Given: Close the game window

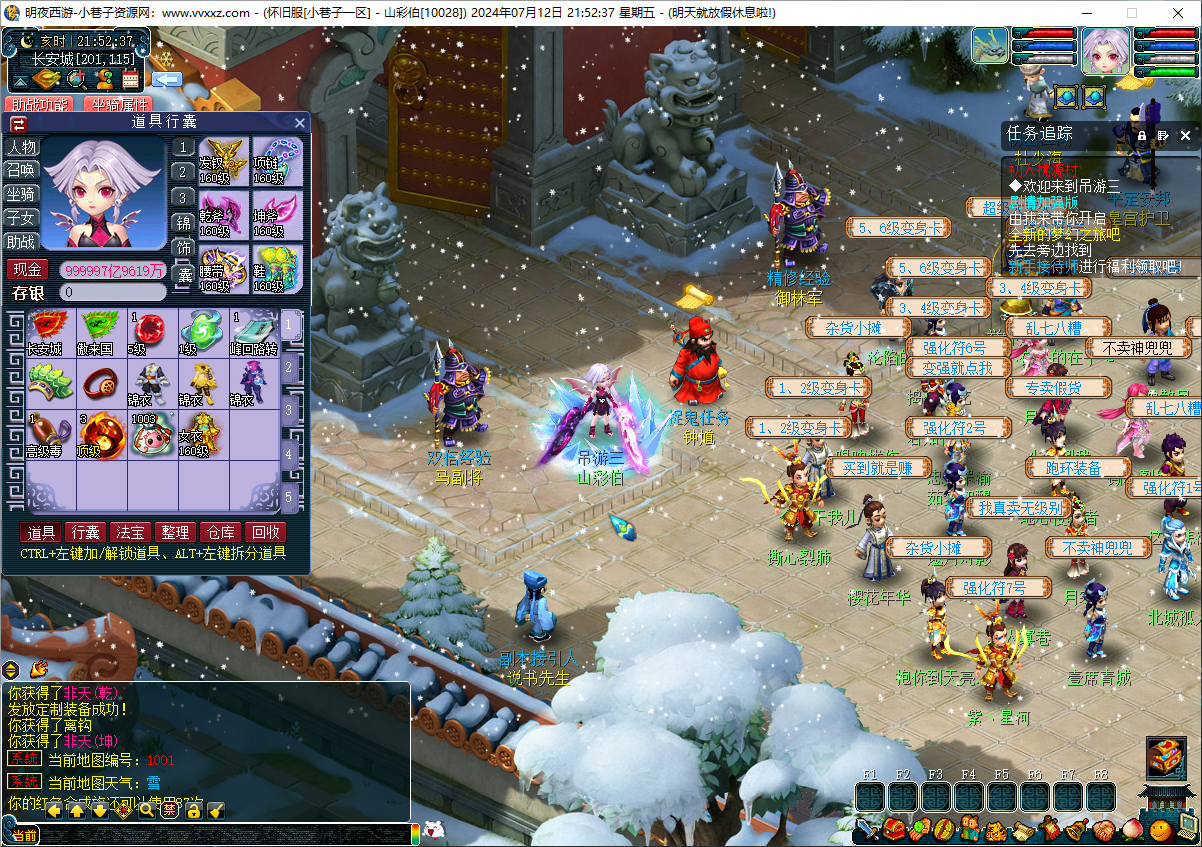Looking at the screenshot, I should tap(1177, 13).
